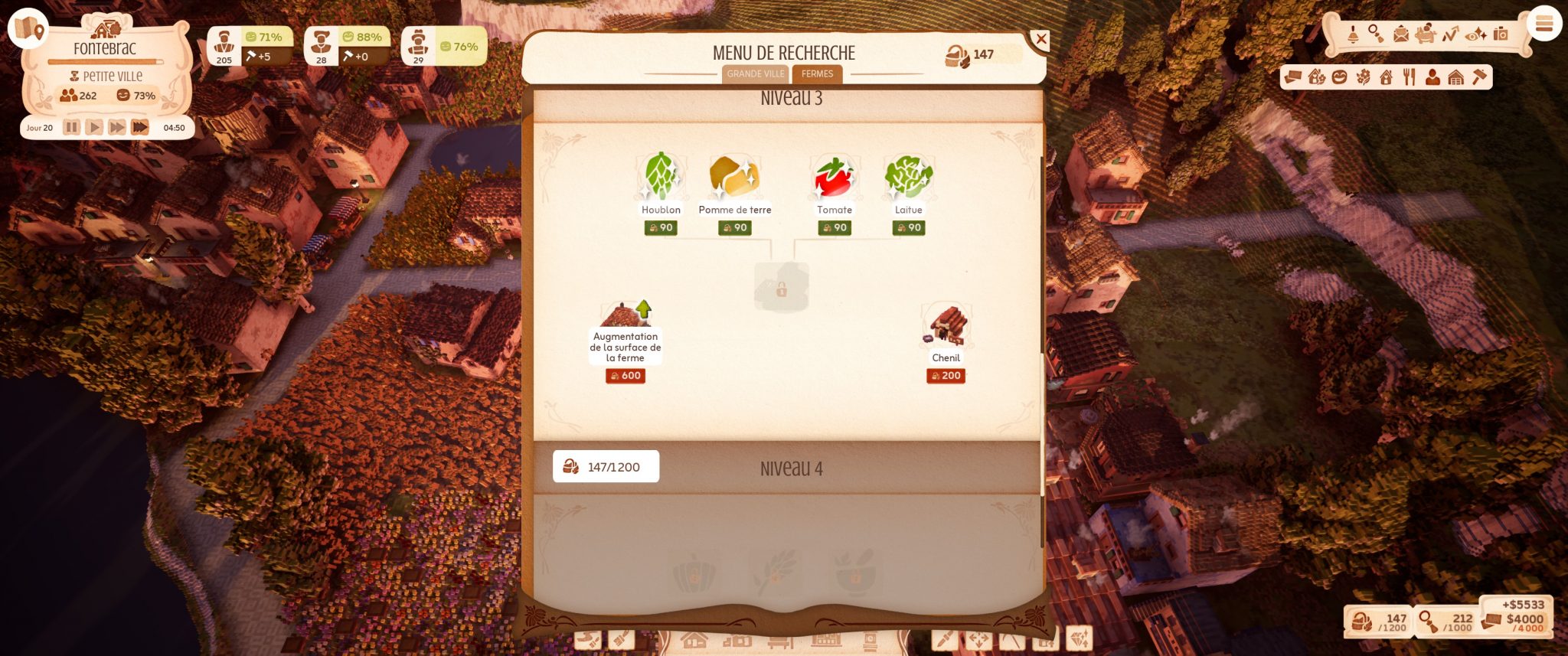
Task: Open the world map button
Action: (x=28, y=28)
